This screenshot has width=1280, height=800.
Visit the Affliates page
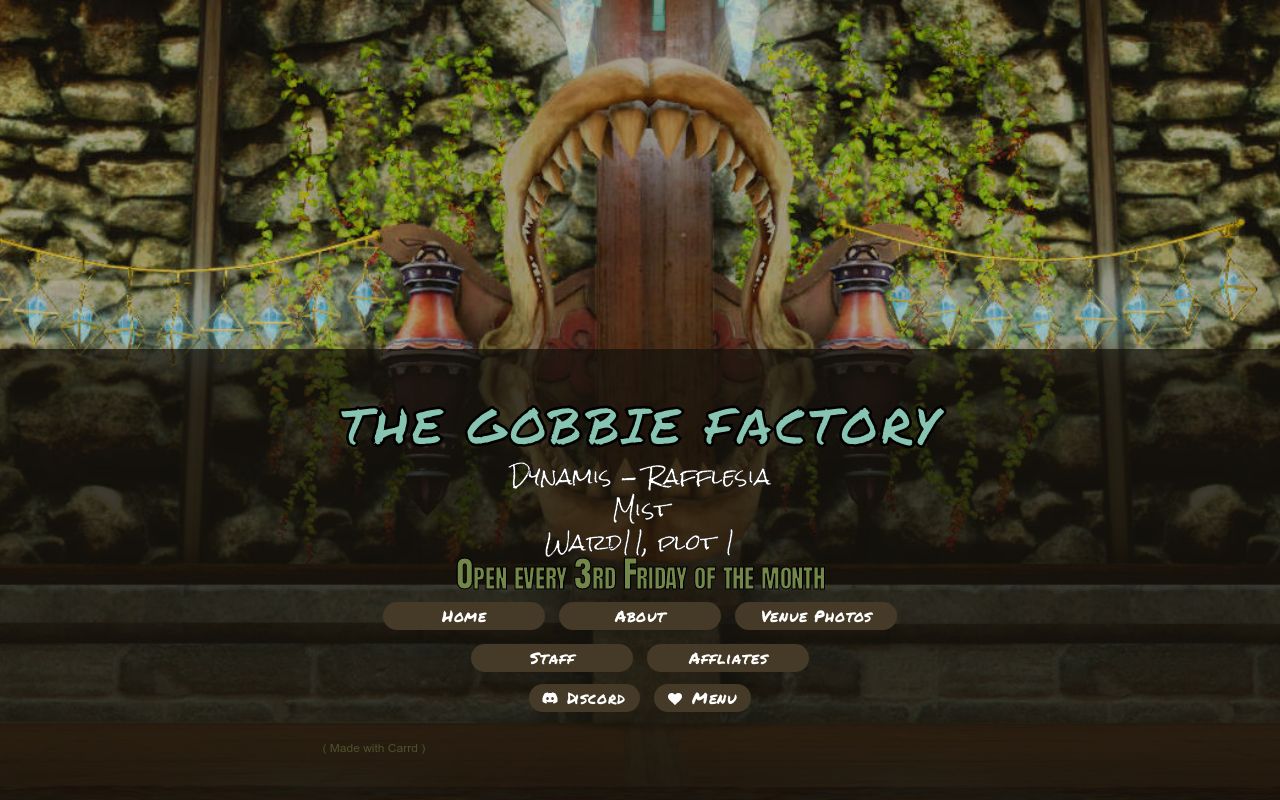728,658
